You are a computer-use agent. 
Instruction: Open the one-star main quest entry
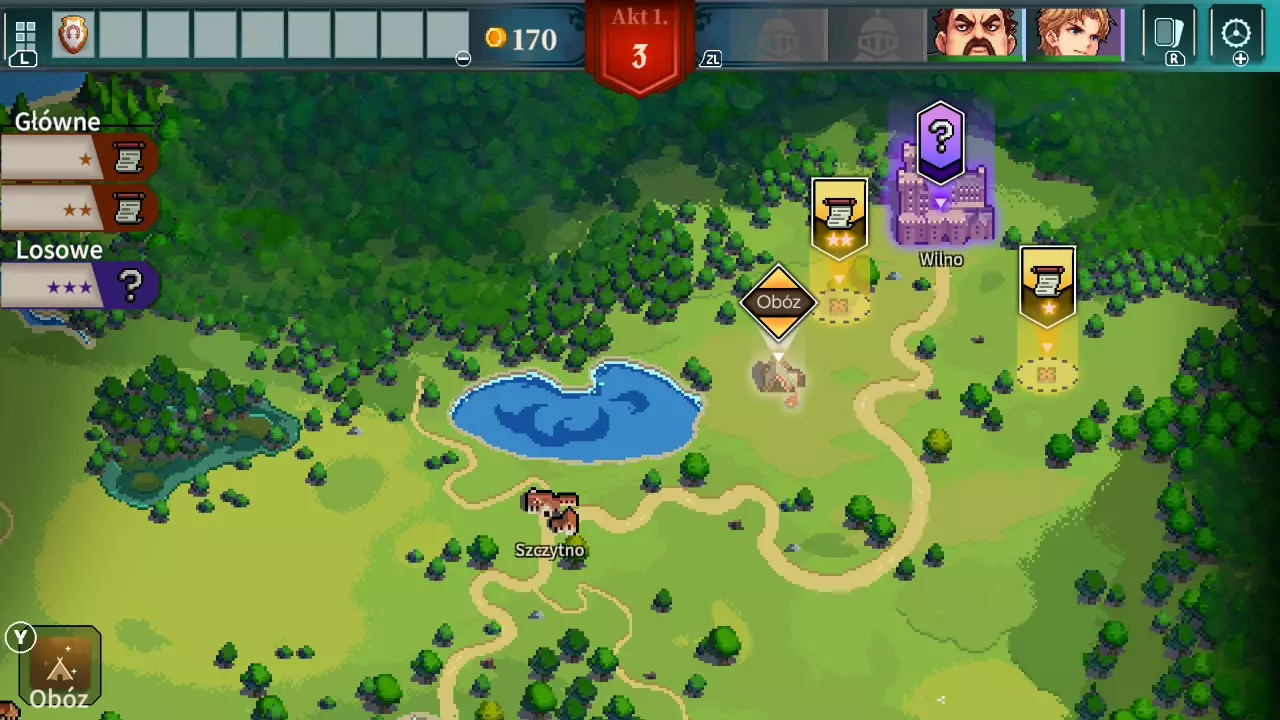78,158
